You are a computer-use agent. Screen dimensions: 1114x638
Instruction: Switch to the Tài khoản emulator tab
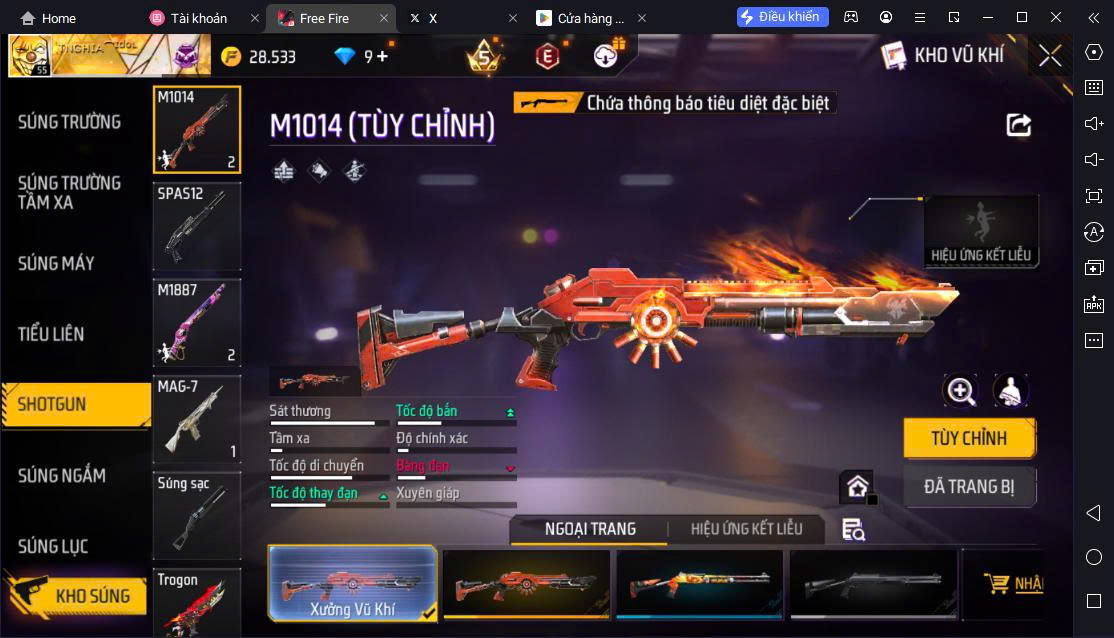[x=199, y=18]
